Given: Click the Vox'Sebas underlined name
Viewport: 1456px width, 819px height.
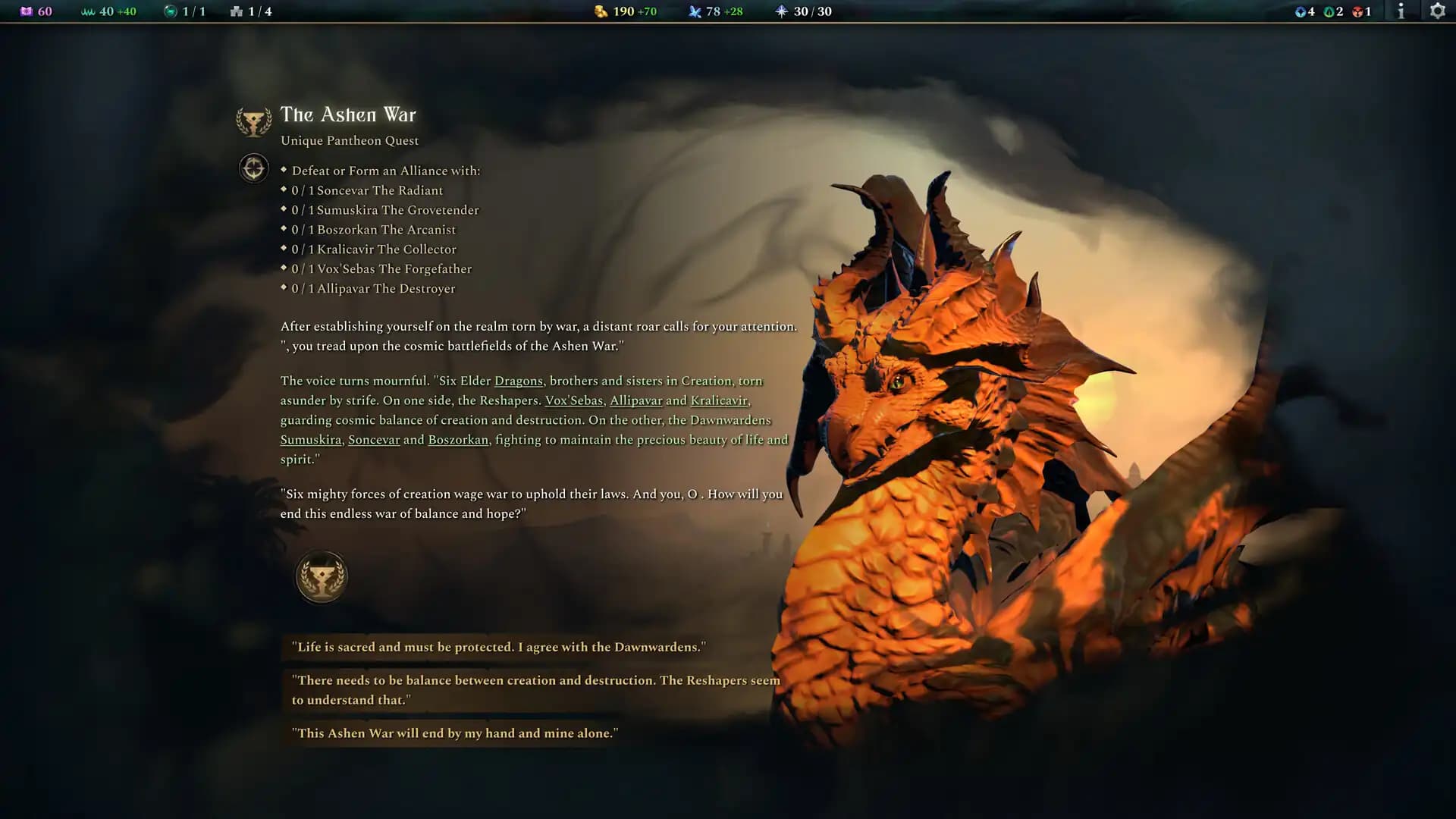Looking at the screenshot, I should pos(573,400).
